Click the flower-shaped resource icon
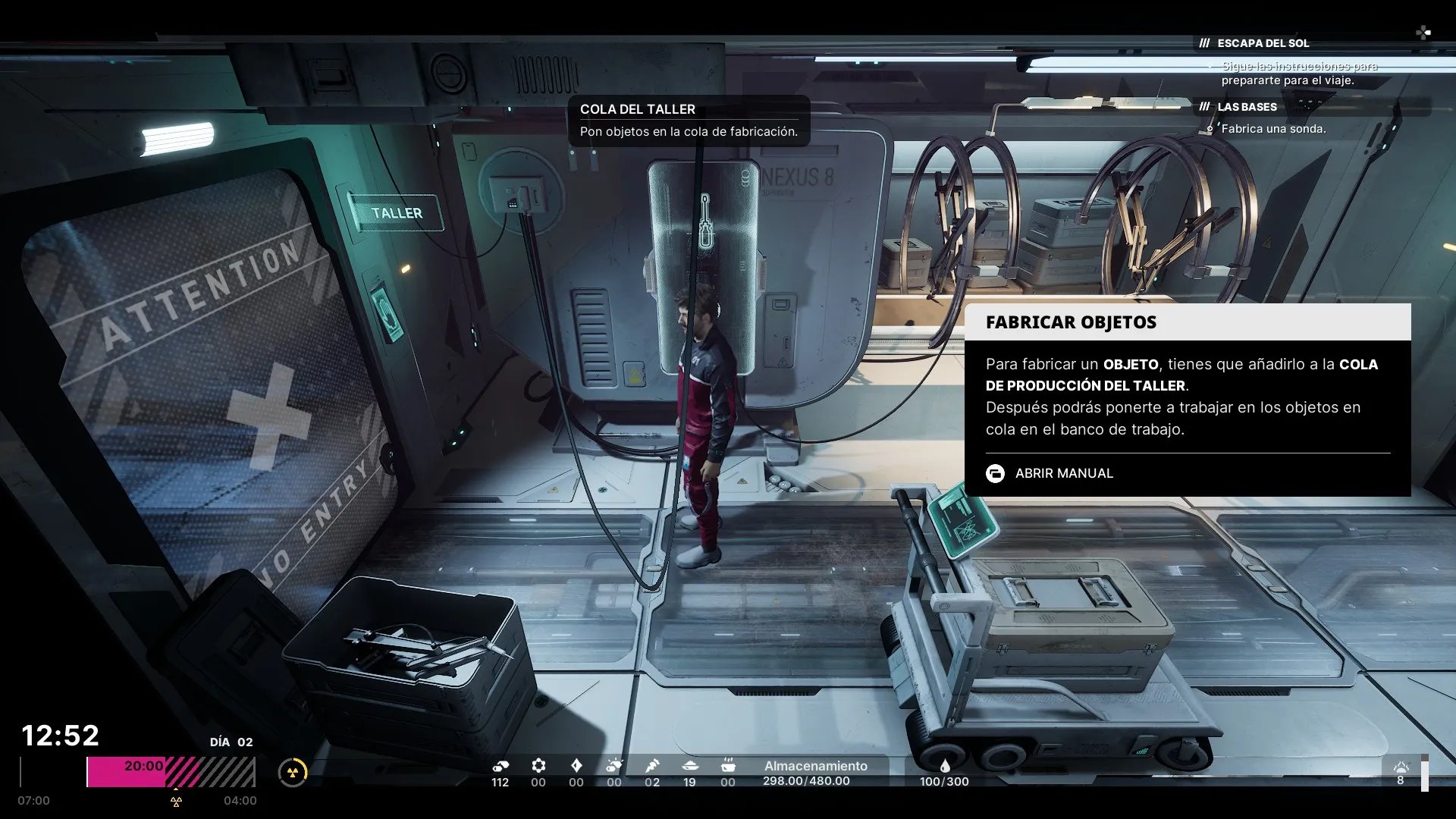 point(538,766)
